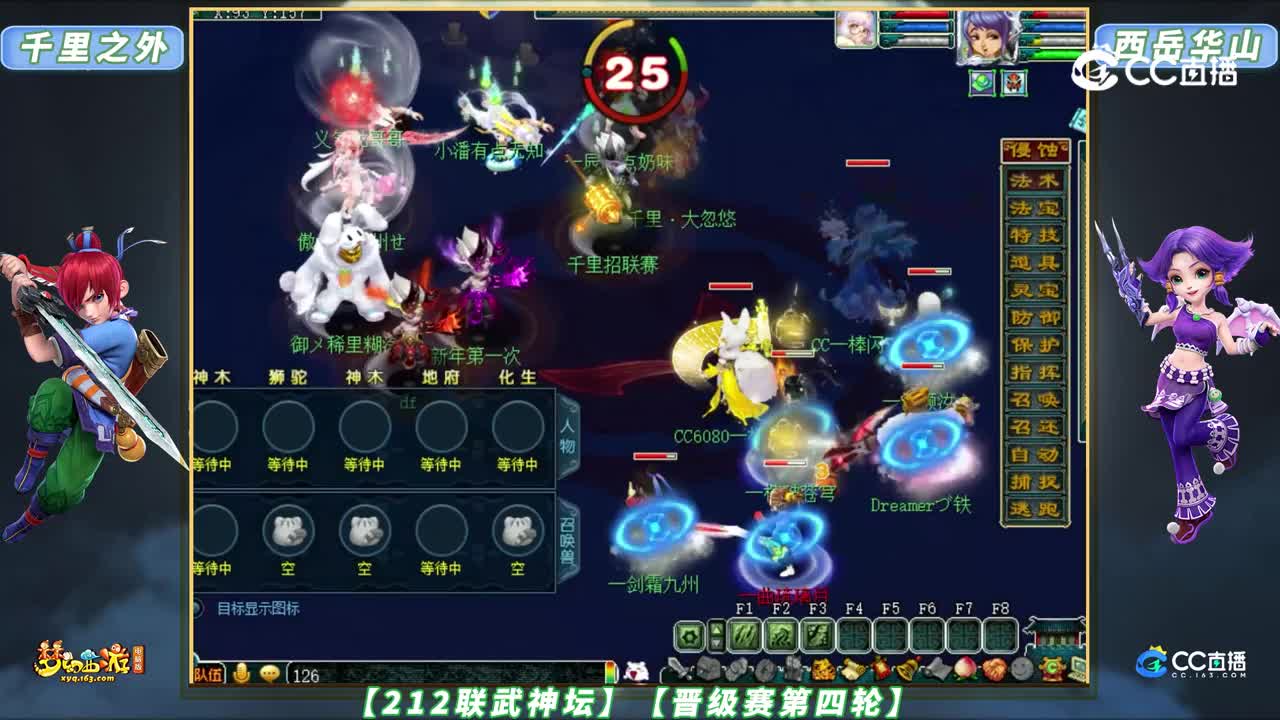Select the F1 skill slot icon
Viewport: 1280px width, 720px height.
pos(746,635)
